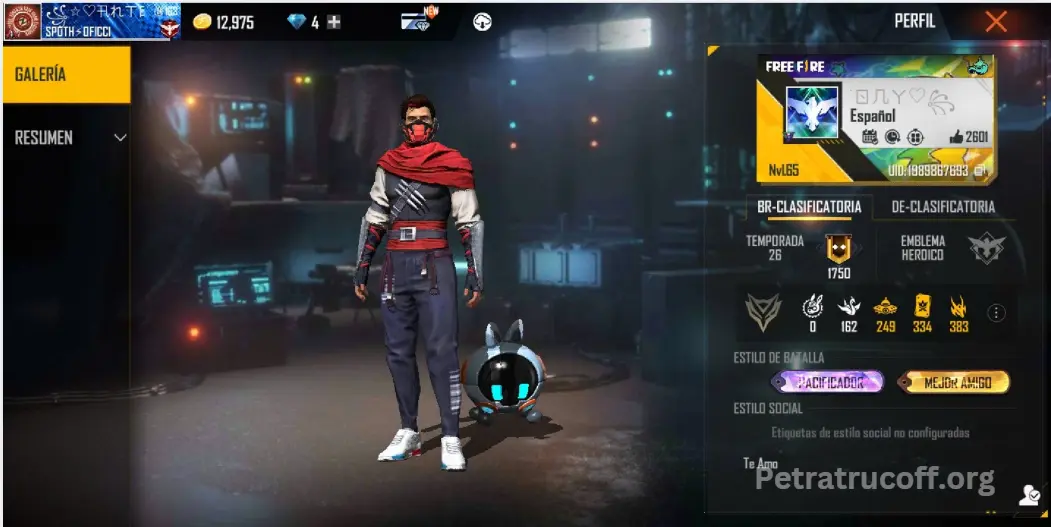Open the player banner in the top bar
Viewport: 1051px width, 527px height.
coord(92,21)
